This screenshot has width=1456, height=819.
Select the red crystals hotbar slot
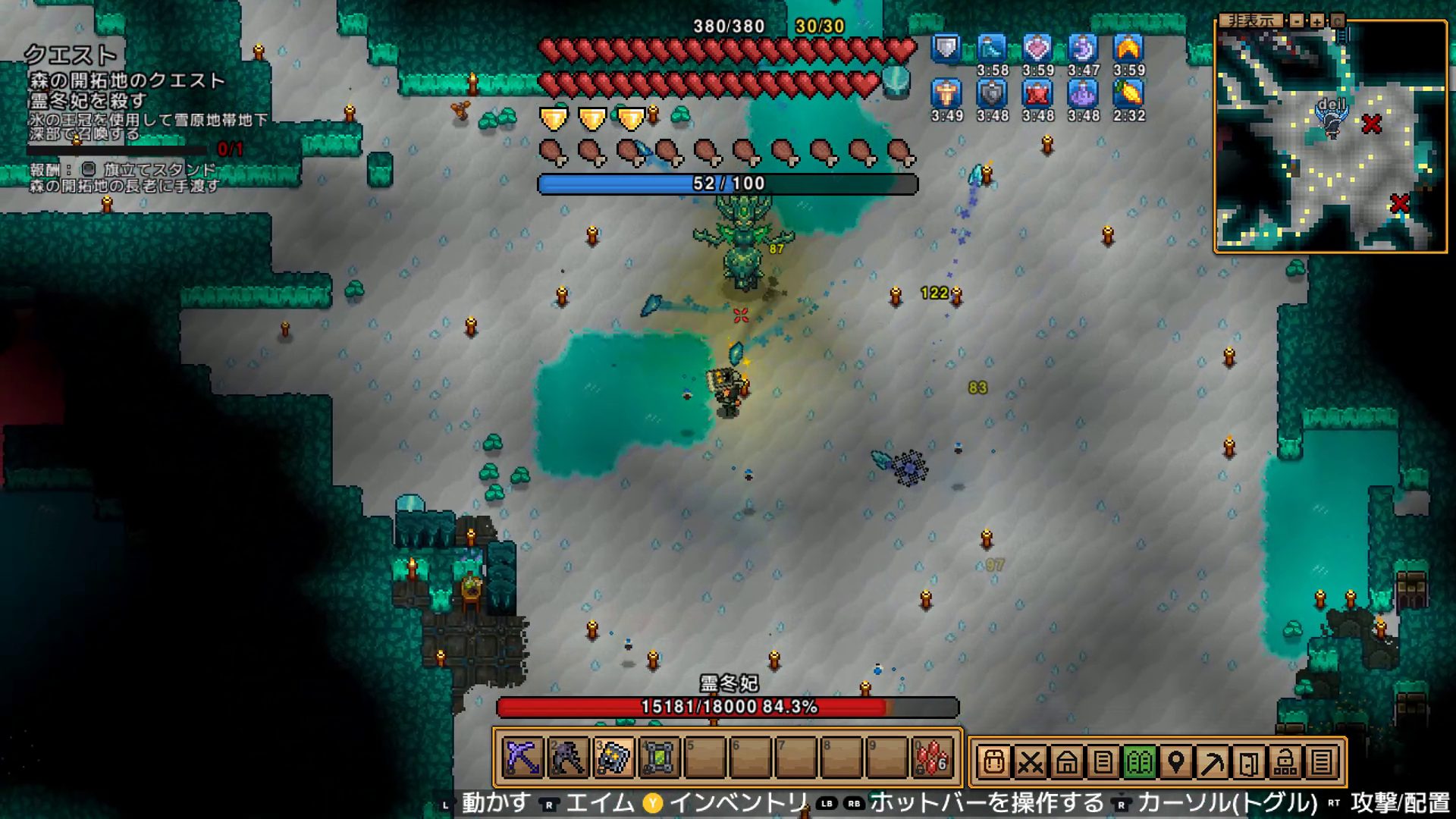click(x=932, y=758)
